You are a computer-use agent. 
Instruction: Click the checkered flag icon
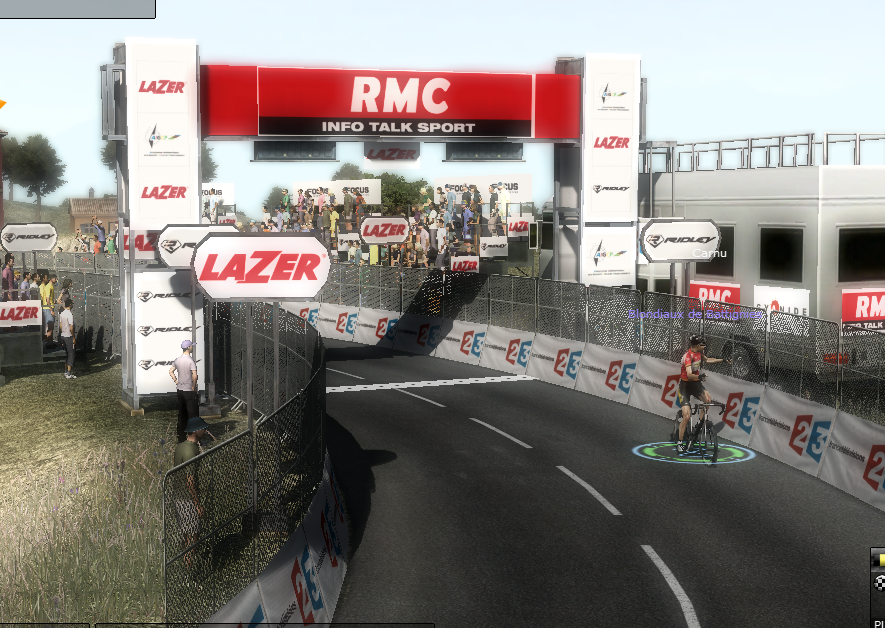[879, 582]
